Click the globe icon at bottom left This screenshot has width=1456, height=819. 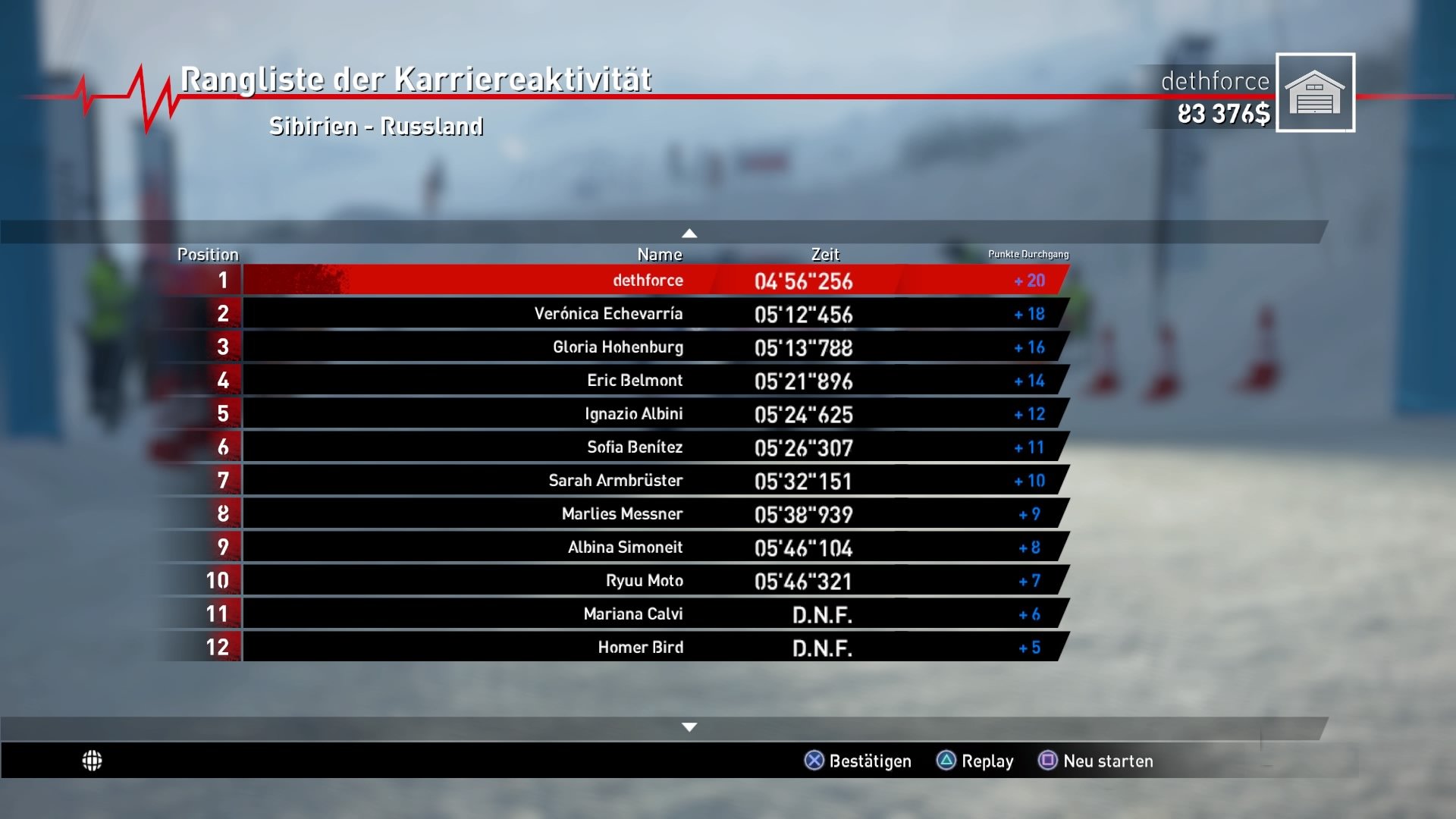[x=94, y=759]
